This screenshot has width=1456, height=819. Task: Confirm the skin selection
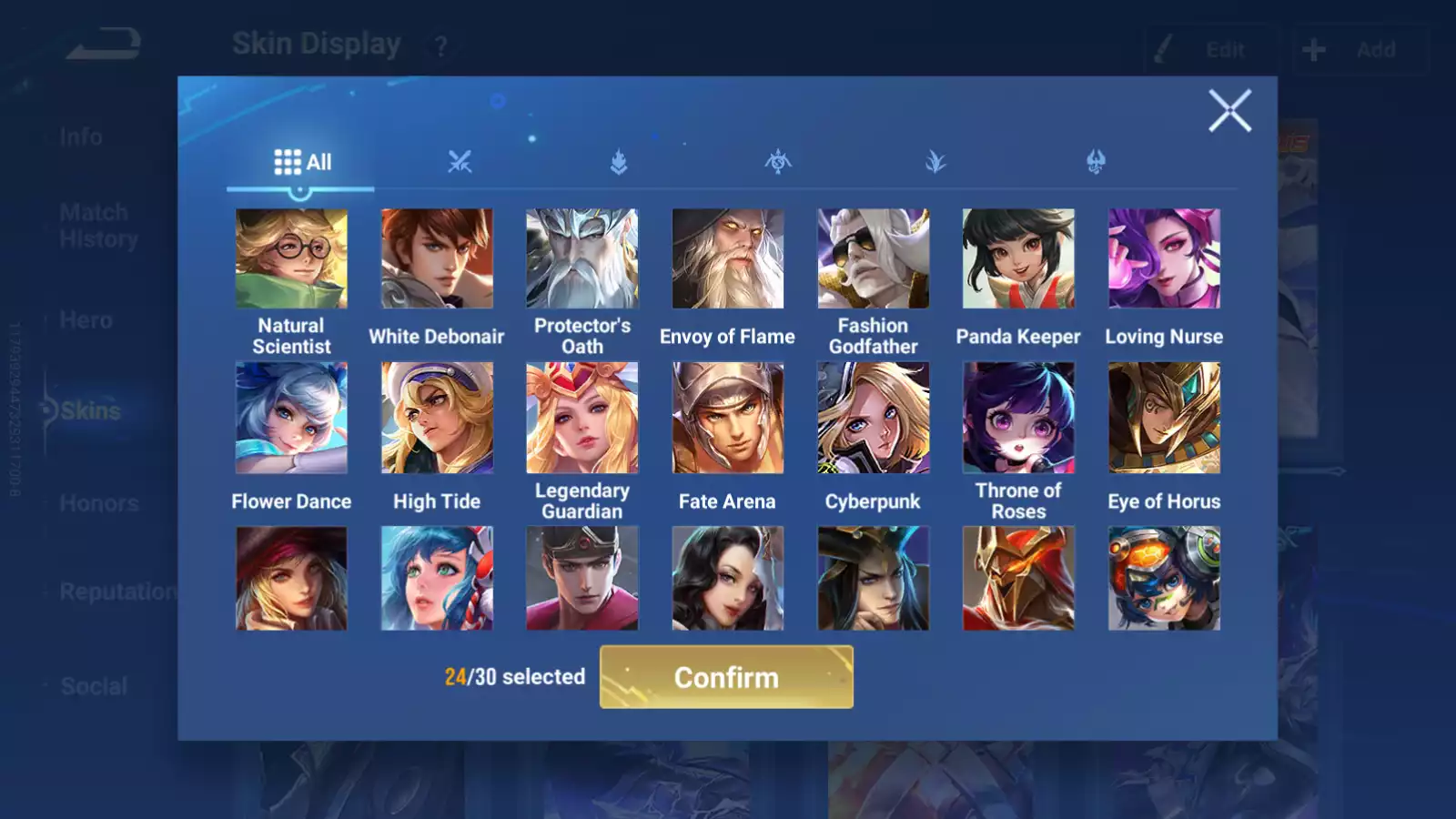pos(726,677)
